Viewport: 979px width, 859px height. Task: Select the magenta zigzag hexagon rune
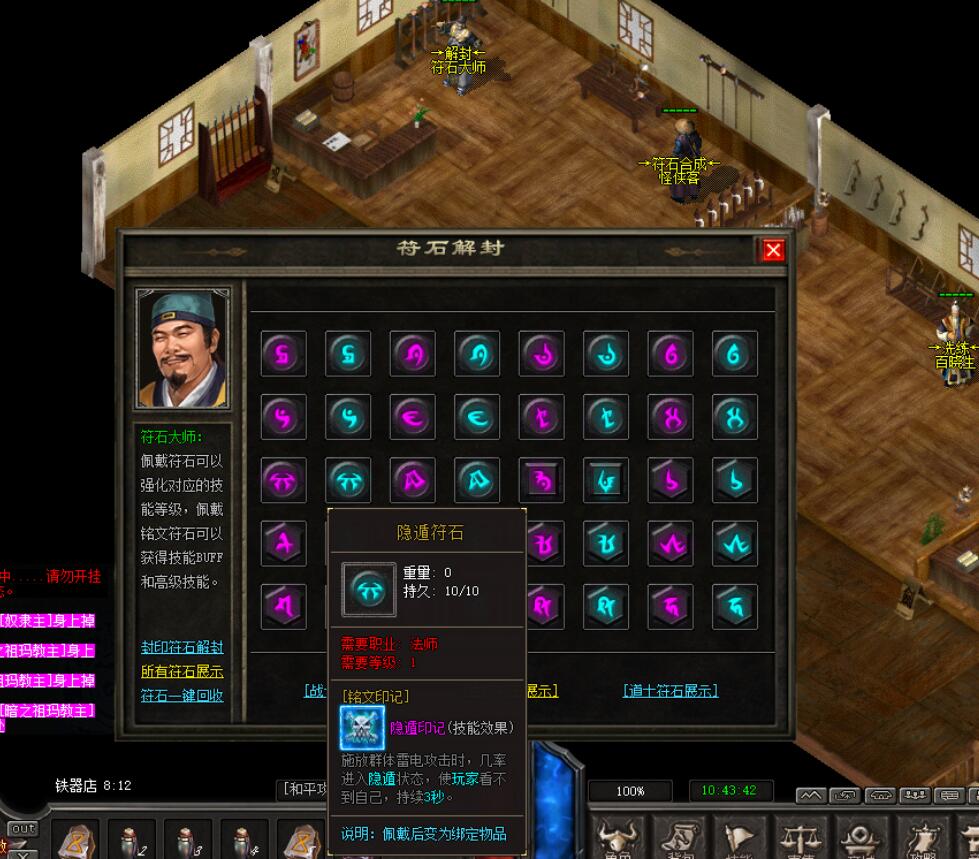670,544
